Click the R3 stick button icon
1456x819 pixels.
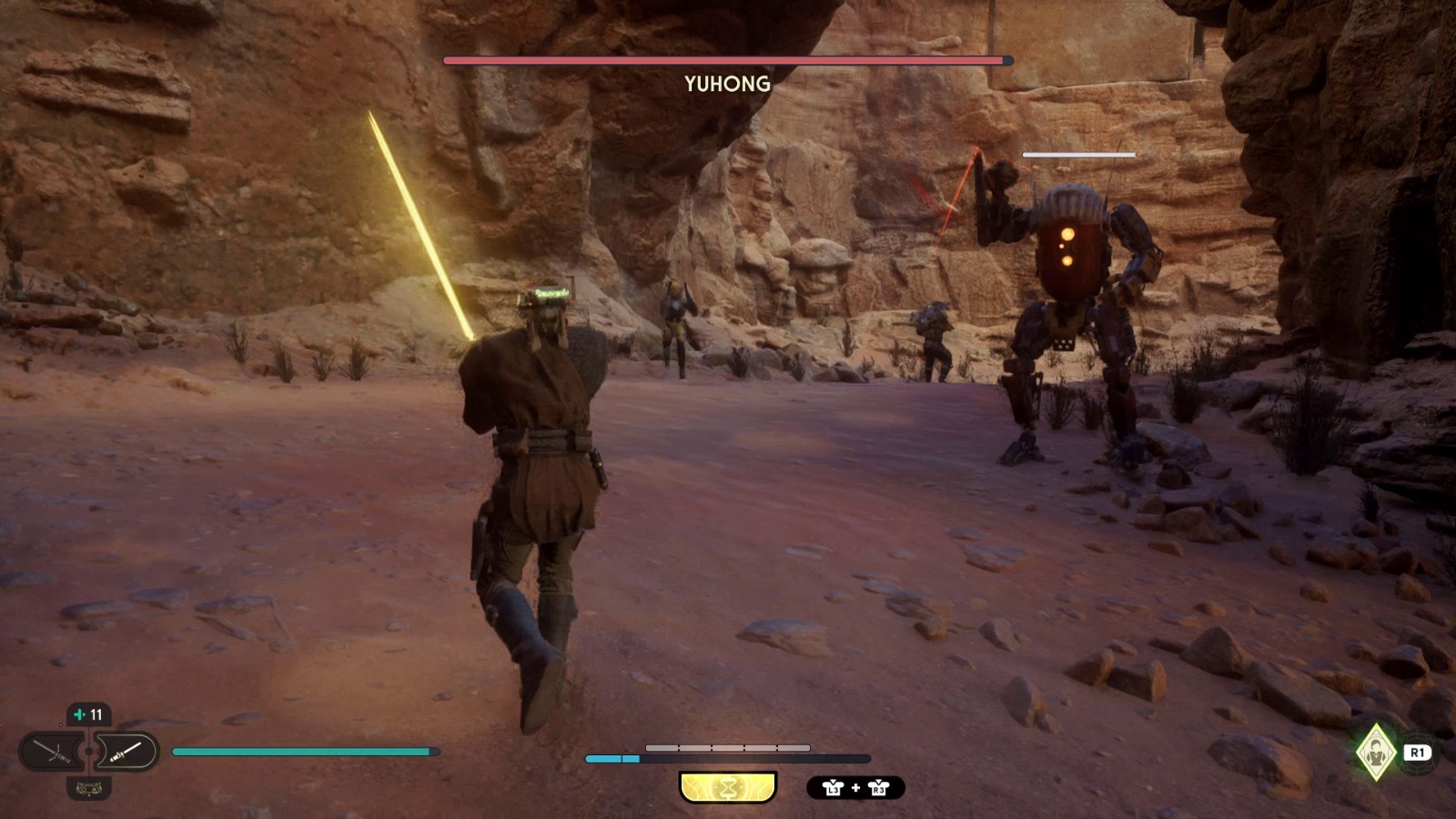879,788
